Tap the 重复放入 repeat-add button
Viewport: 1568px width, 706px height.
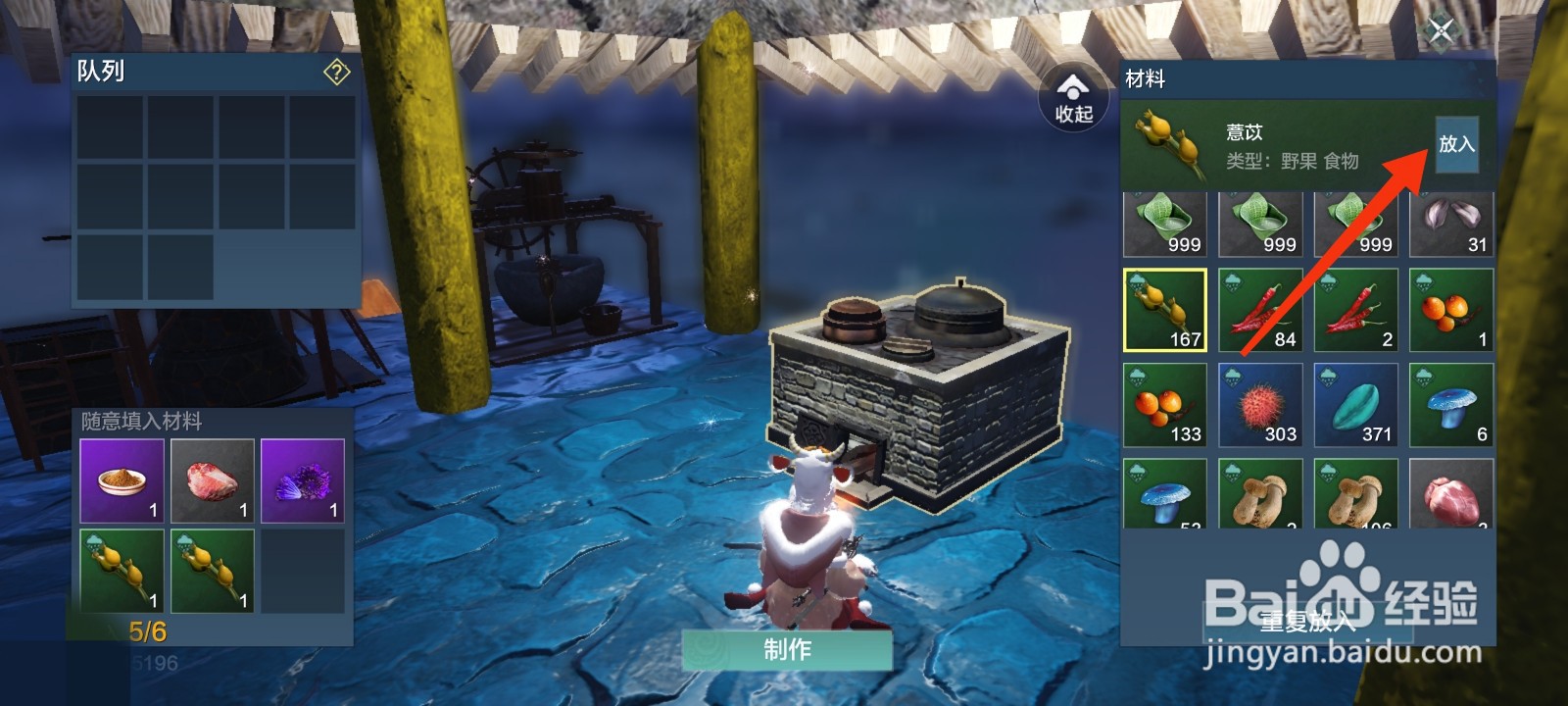pyautogui.click(x=1307, y=621)
